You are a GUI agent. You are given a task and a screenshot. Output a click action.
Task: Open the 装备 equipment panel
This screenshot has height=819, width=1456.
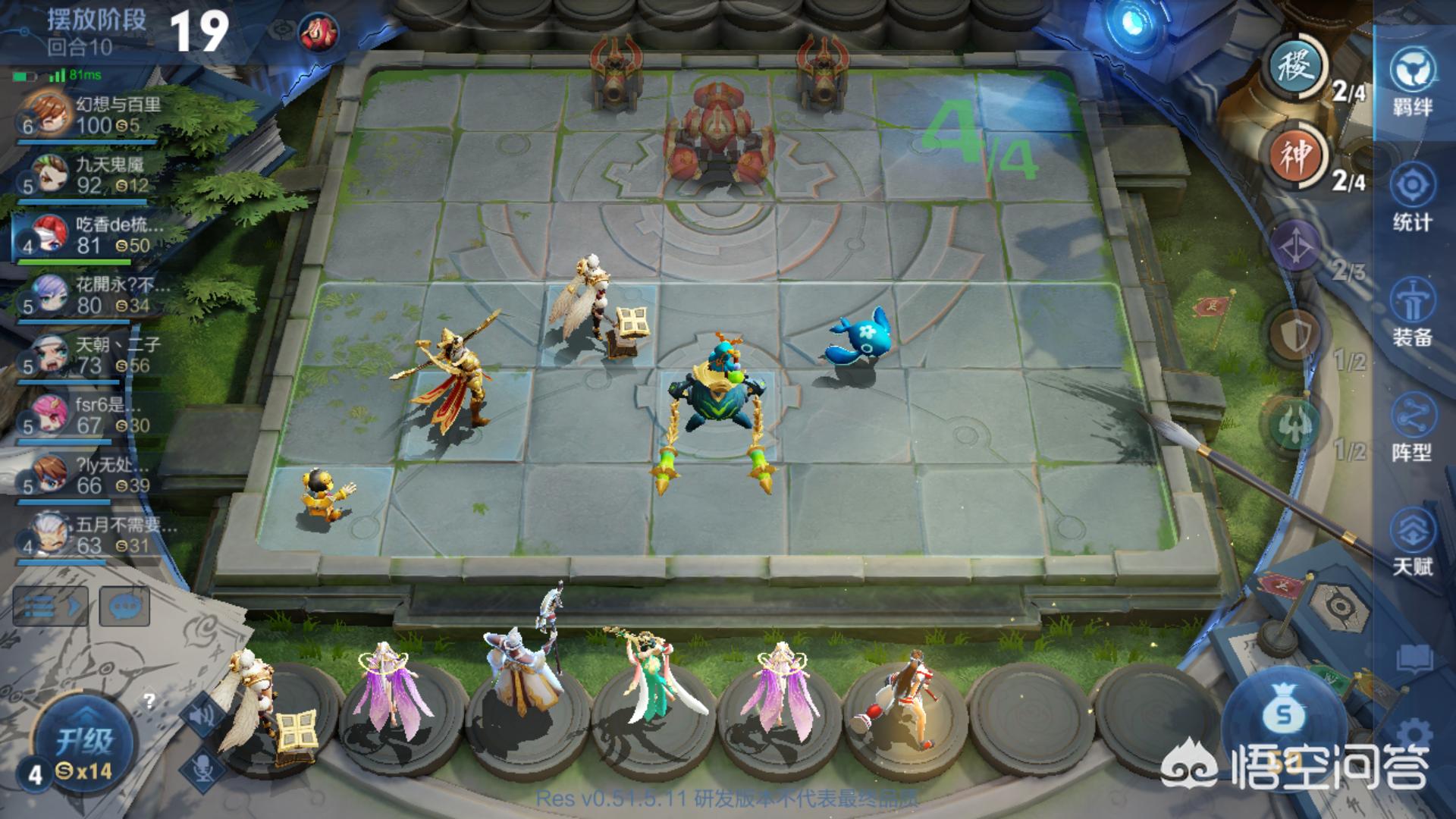tap(1412, 311)
